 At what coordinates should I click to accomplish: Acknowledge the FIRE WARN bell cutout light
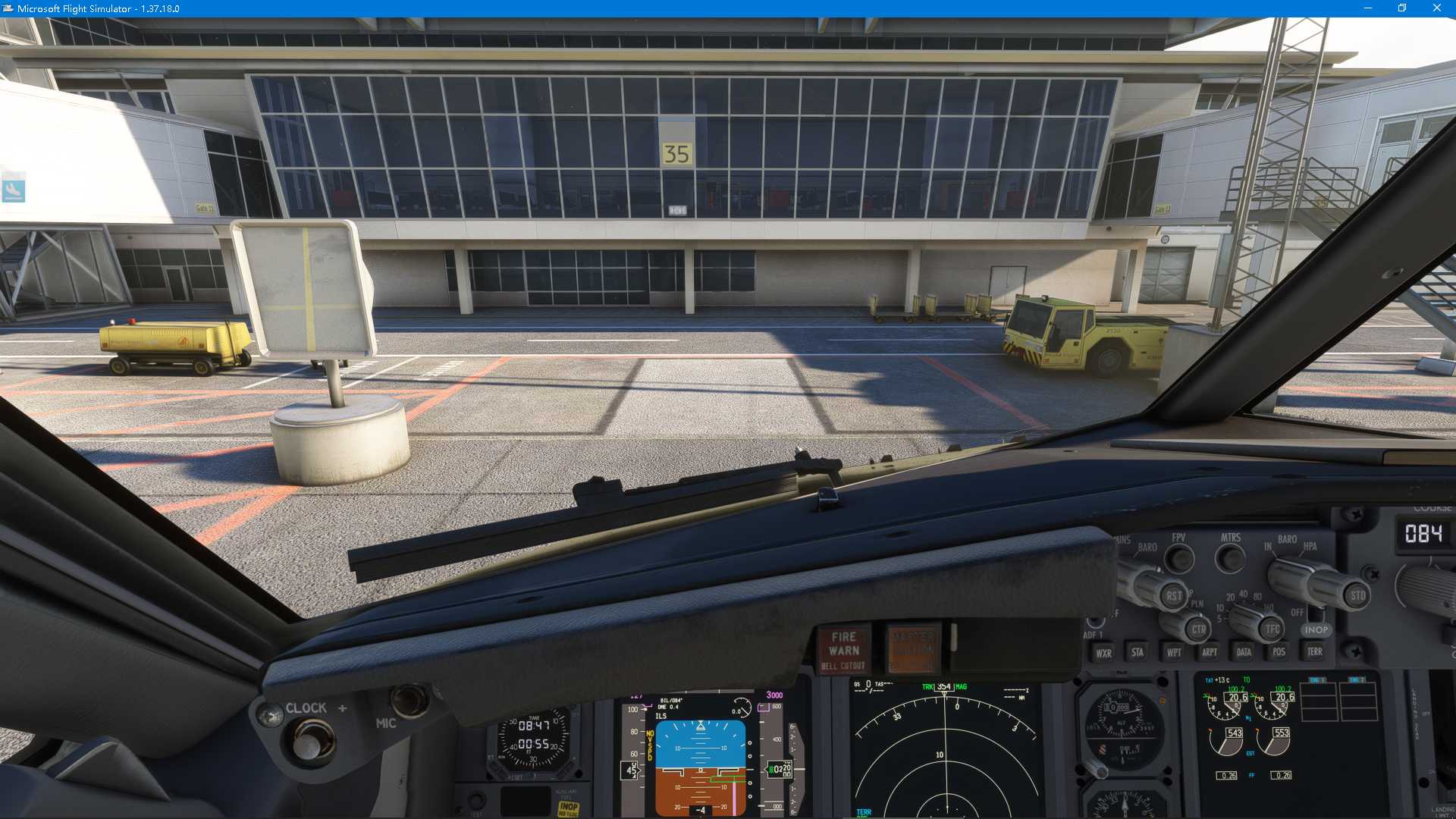pyautogui.click(x=844, y=651)
